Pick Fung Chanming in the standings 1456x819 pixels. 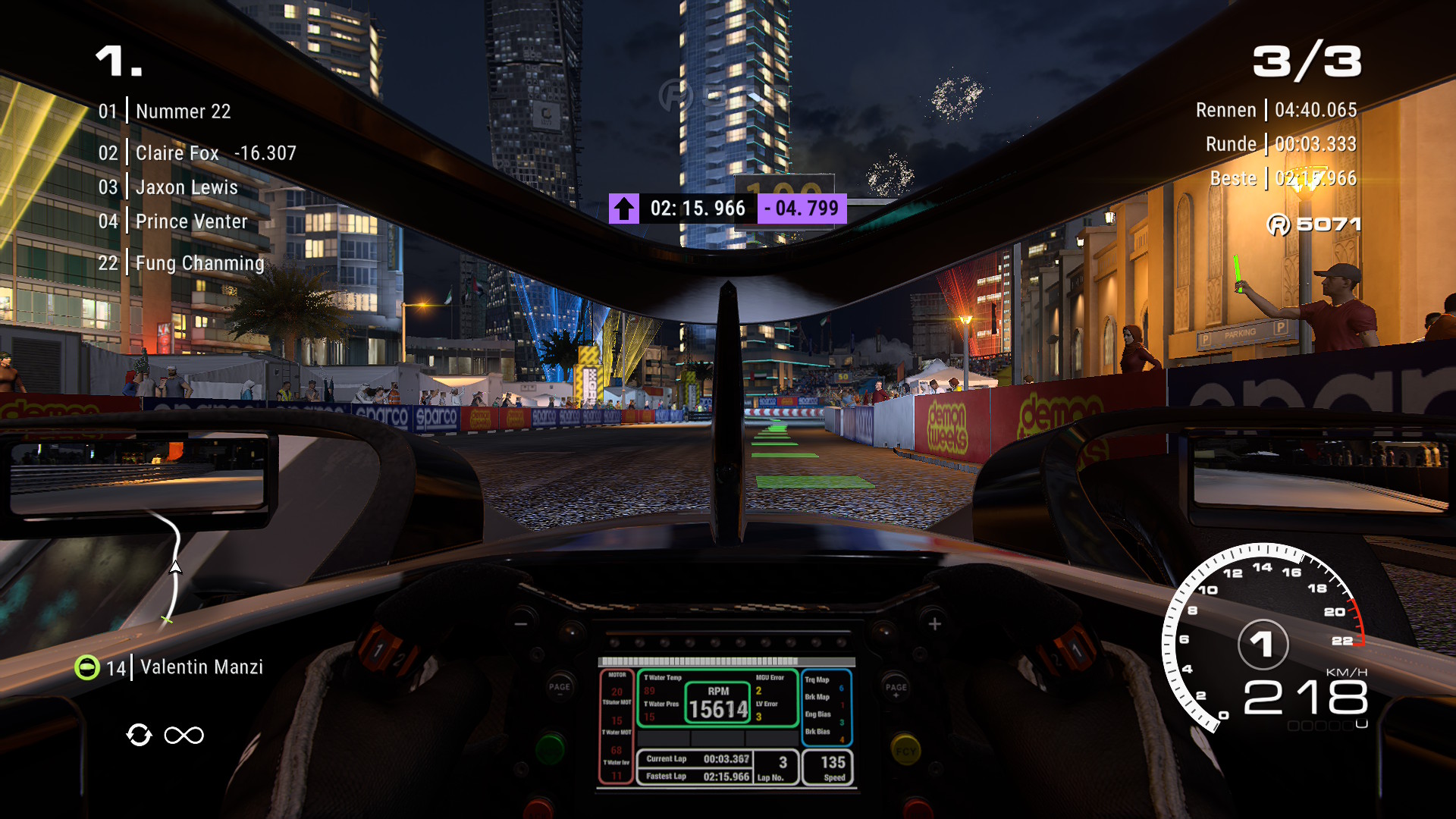click(199, 263)
